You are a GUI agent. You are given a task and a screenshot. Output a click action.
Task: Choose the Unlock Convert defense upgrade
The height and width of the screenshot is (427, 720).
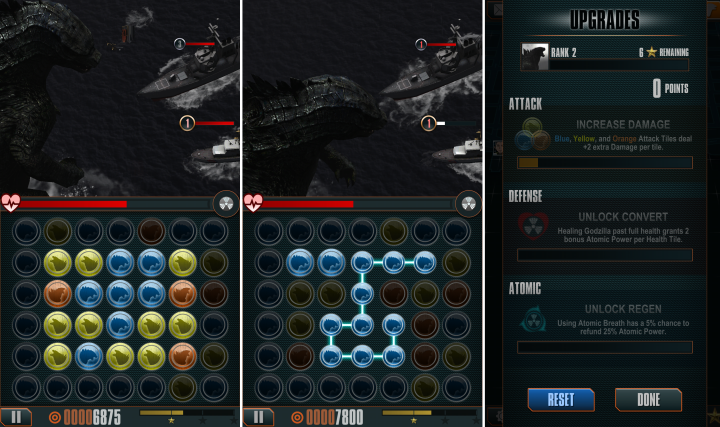pyautogui.click(x=603, y=229)
